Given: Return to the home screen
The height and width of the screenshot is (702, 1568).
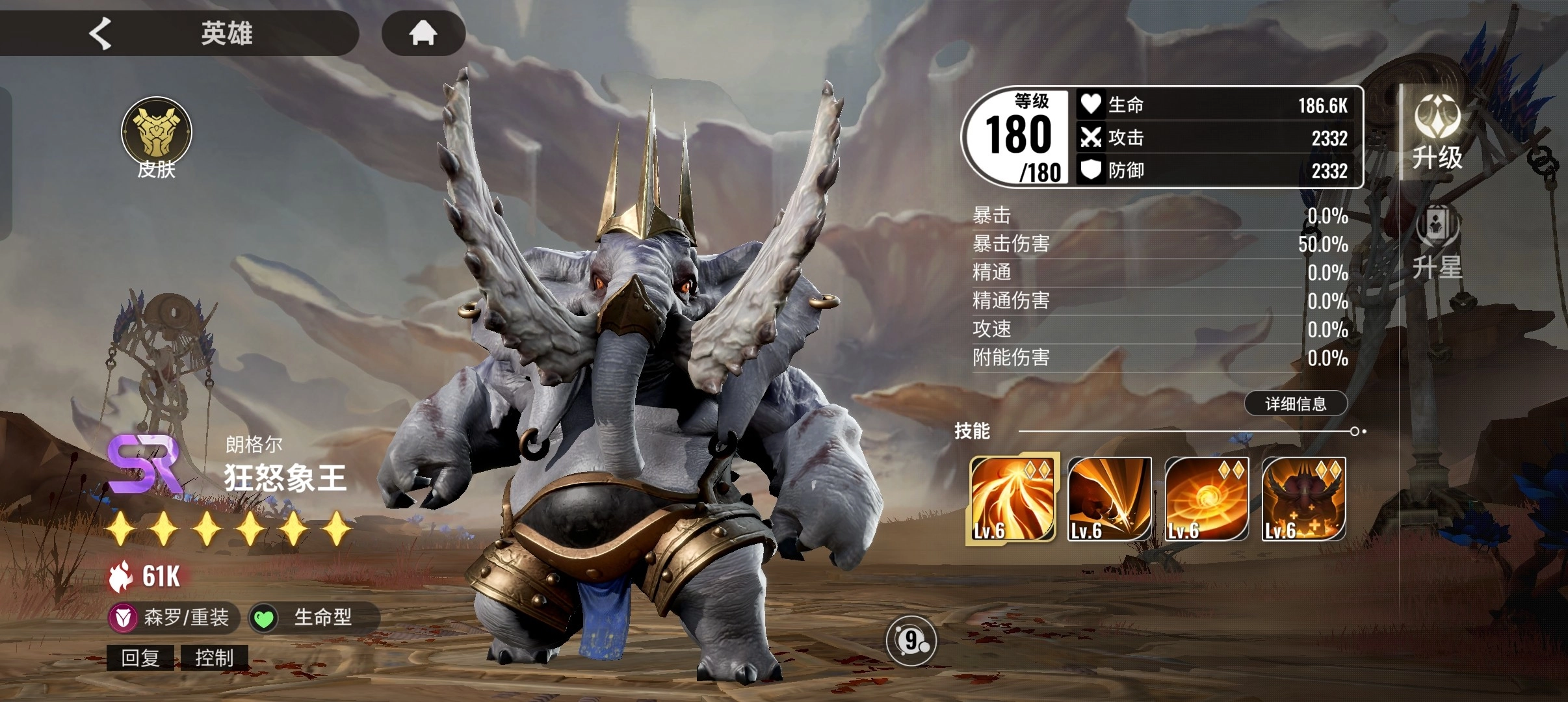Looking at the screenshot, I should pyautogui.click(x=423, y=33).
